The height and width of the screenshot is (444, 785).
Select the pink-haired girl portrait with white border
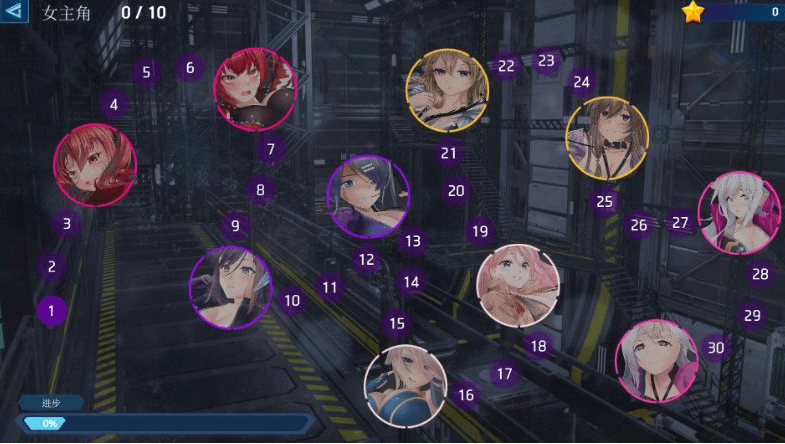tap(517, 286)
